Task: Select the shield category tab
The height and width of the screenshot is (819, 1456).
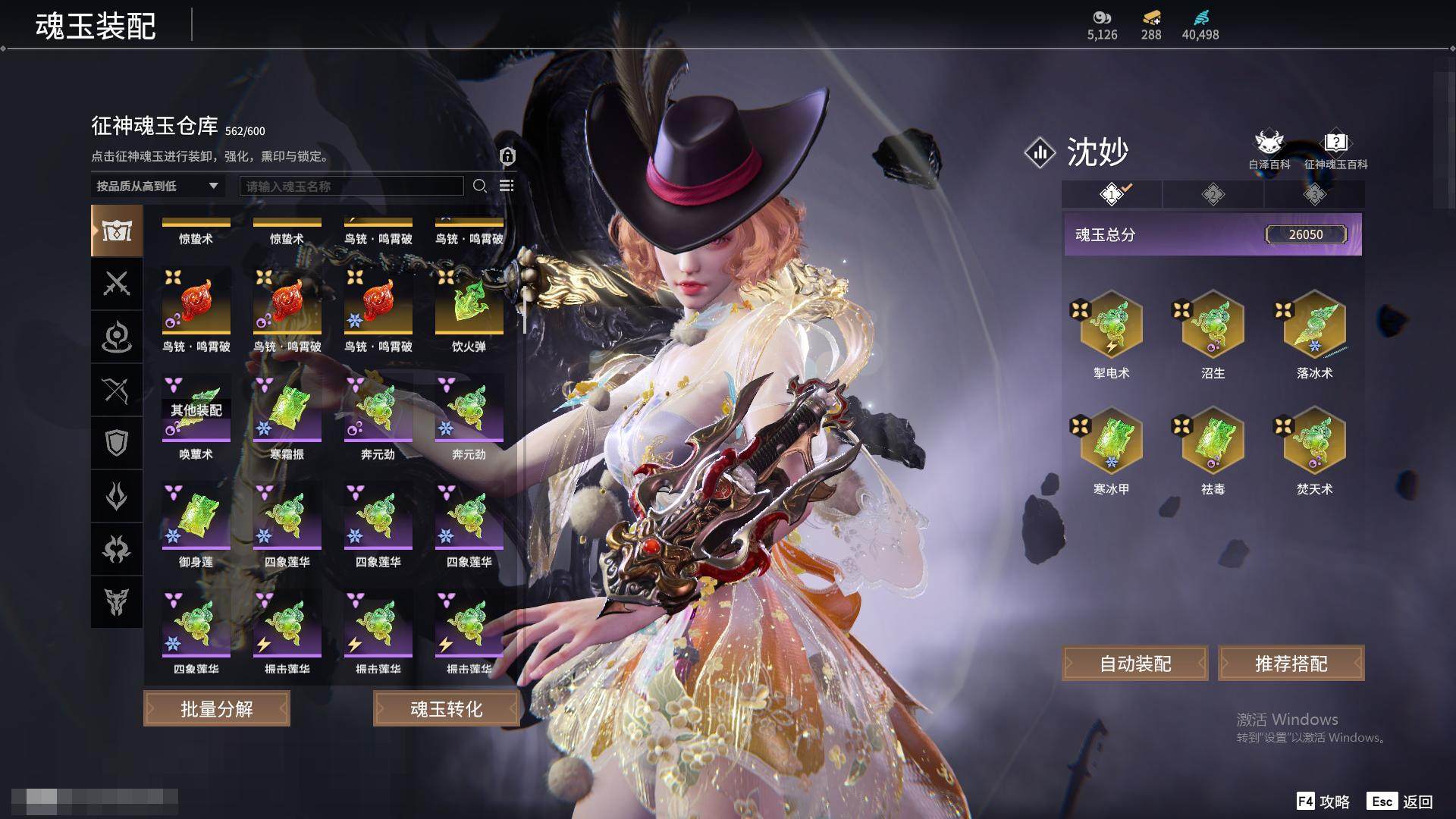Action: pyautogui.click(x=117, y=443)
